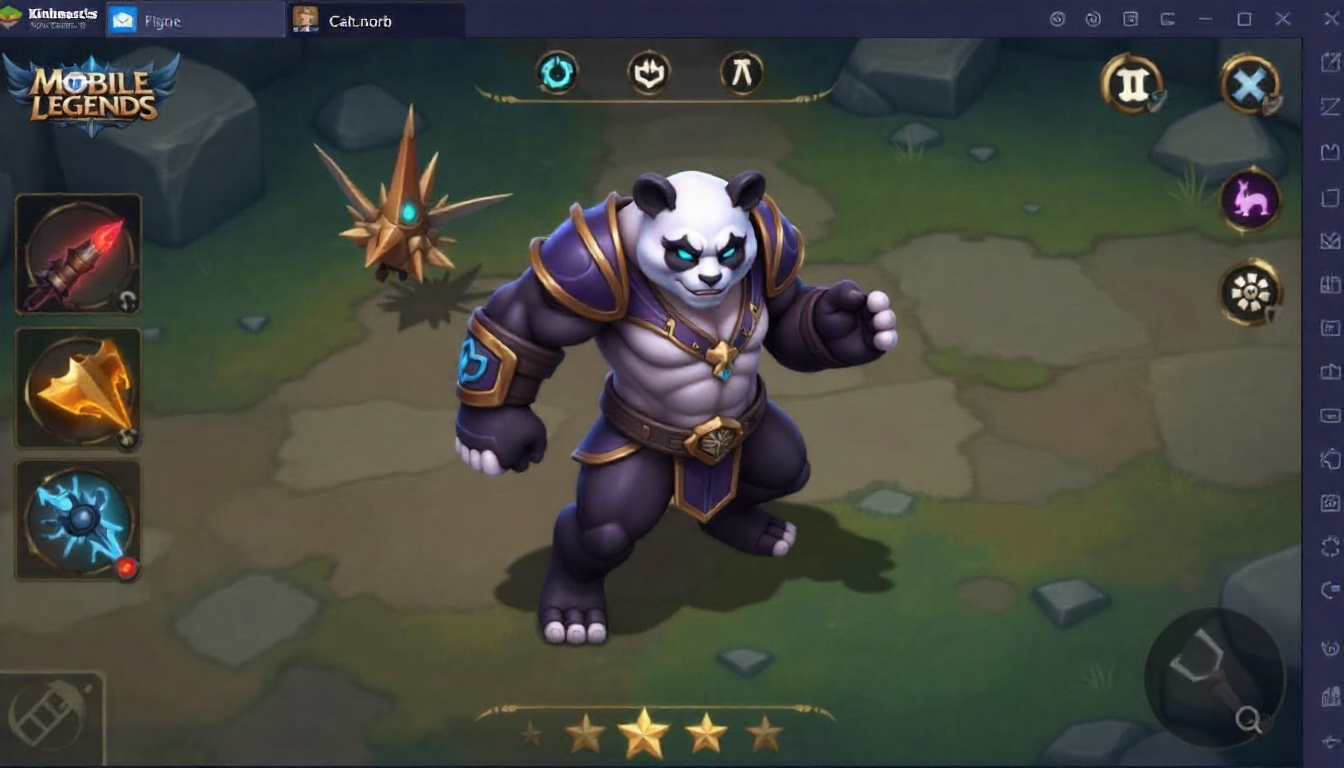This screenshot has width=1344, height=768.
Task: Select the red crystal dagger skill
Action: [x=78, y=255]
